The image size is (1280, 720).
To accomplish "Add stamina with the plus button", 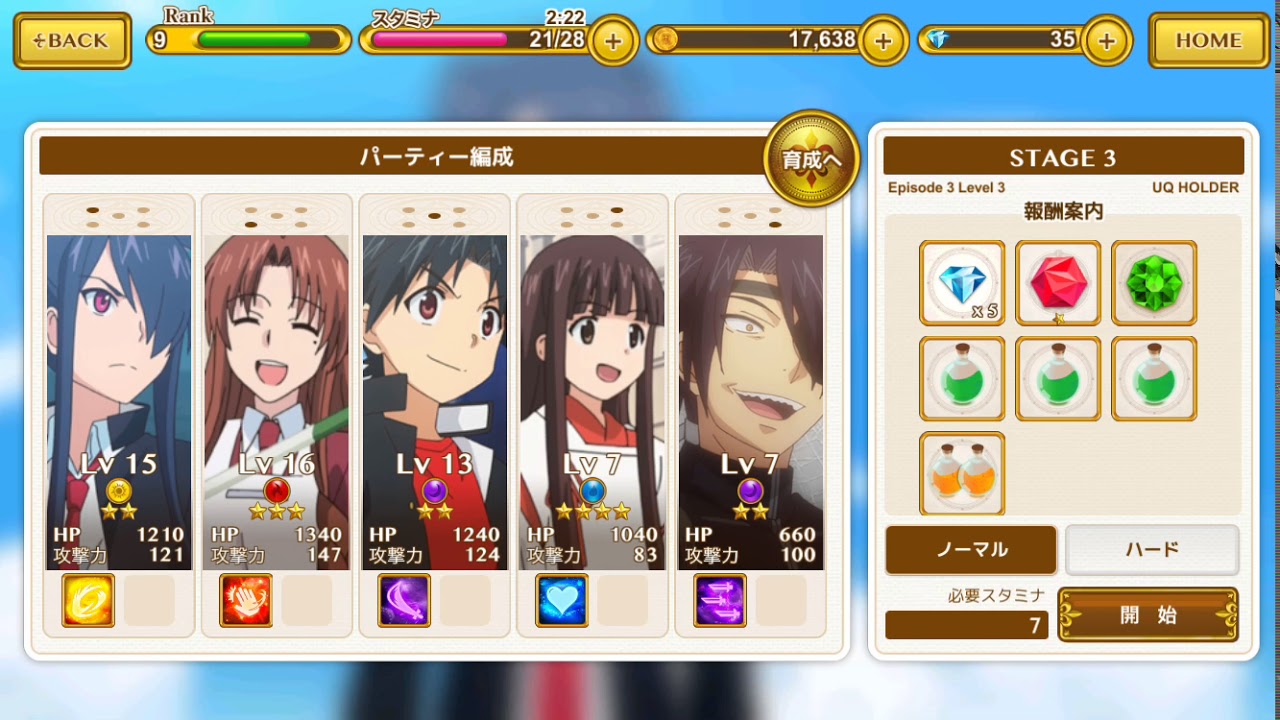I will coord(613,41).
